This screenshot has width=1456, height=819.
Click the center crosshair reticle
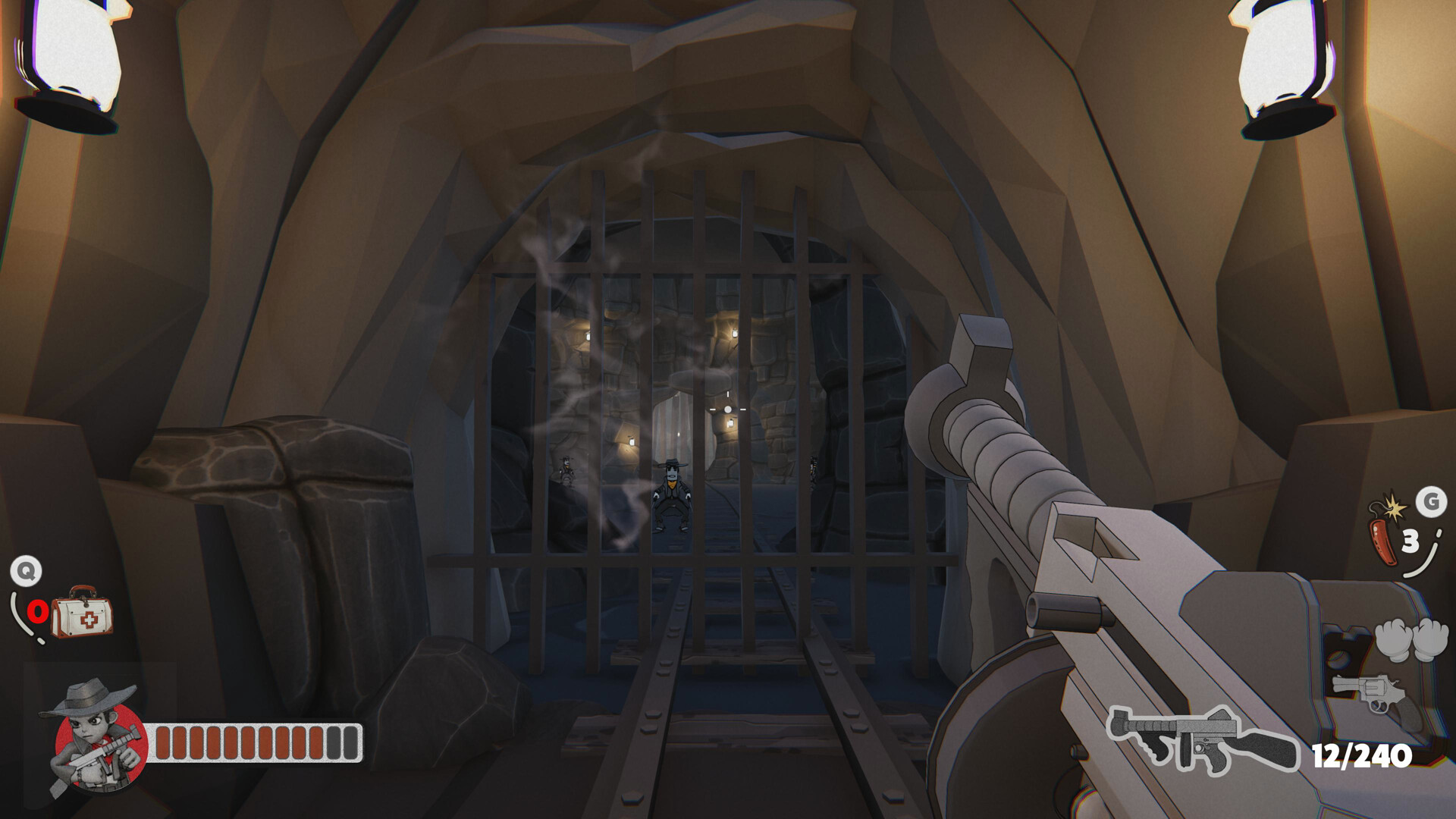(726, 408)
